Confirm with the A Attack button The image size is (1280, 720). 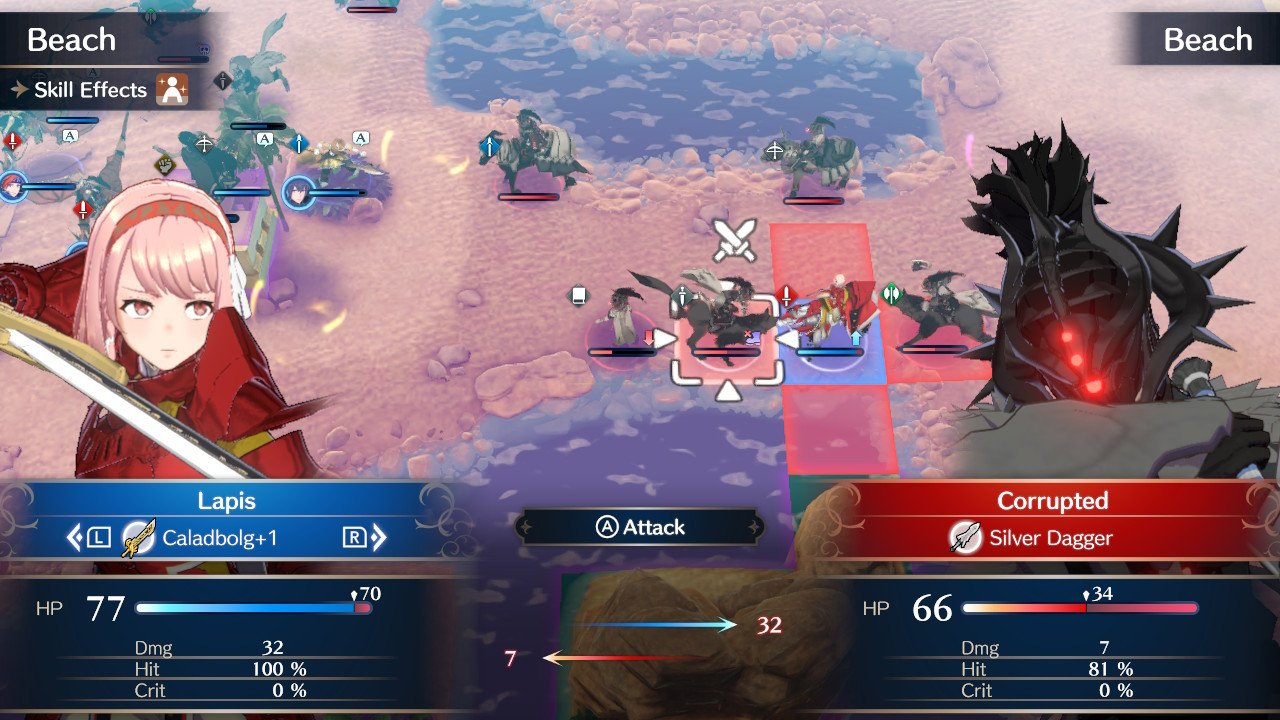[640, 527]
